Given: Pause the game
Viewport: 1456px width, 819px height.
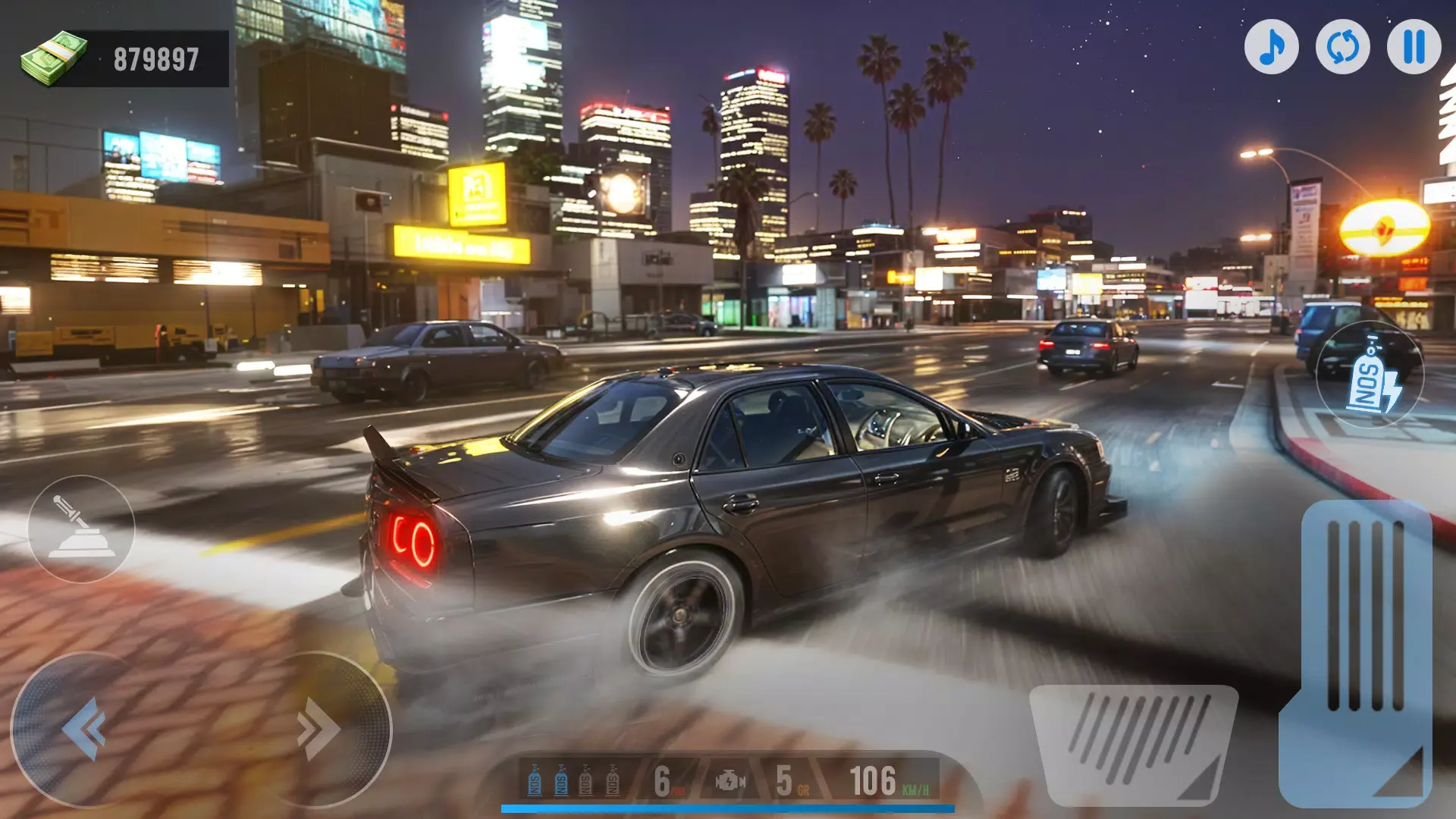Looking at the screenshot, I should pos(1414,47).
